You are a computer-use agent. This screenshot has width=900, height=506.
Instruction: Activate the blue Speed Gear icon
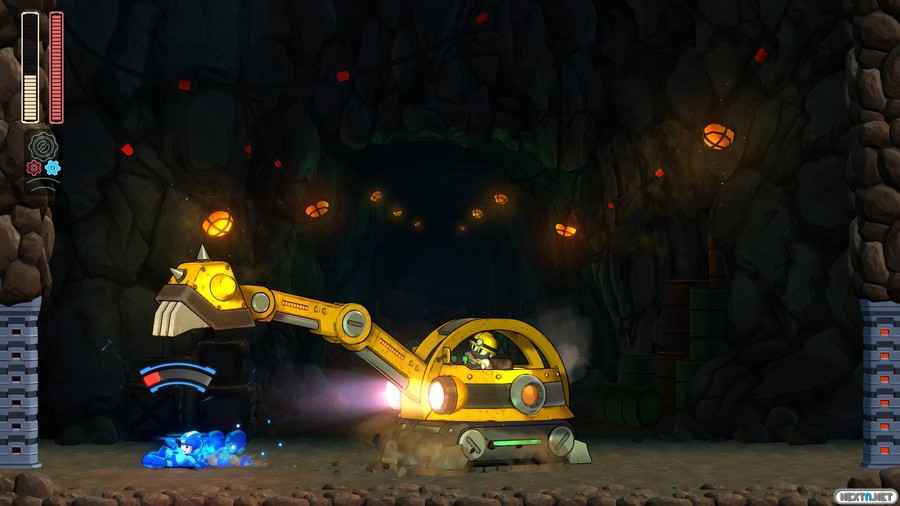[52, 168]
